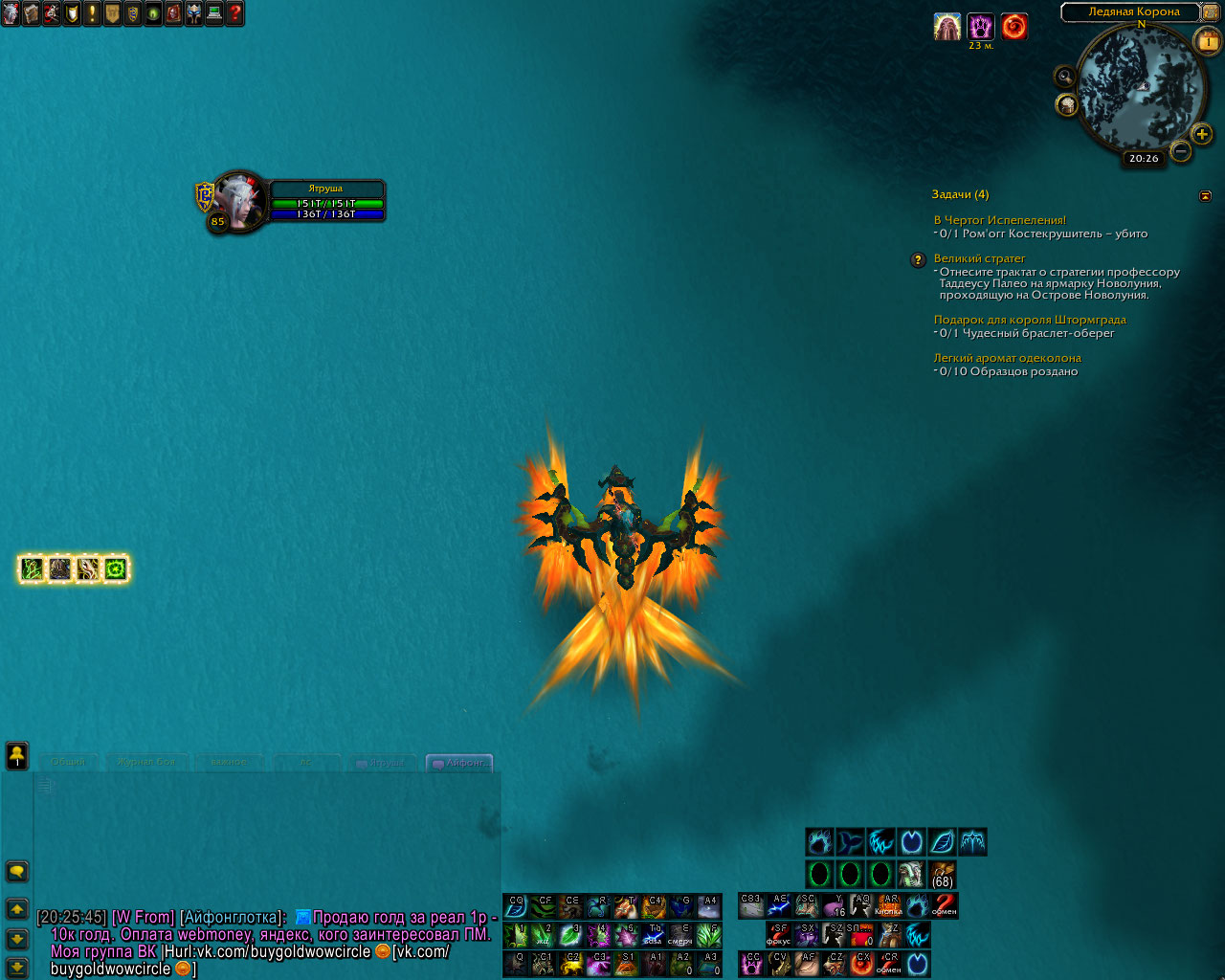Open the spellbook from the micro menu

[32, 13]
